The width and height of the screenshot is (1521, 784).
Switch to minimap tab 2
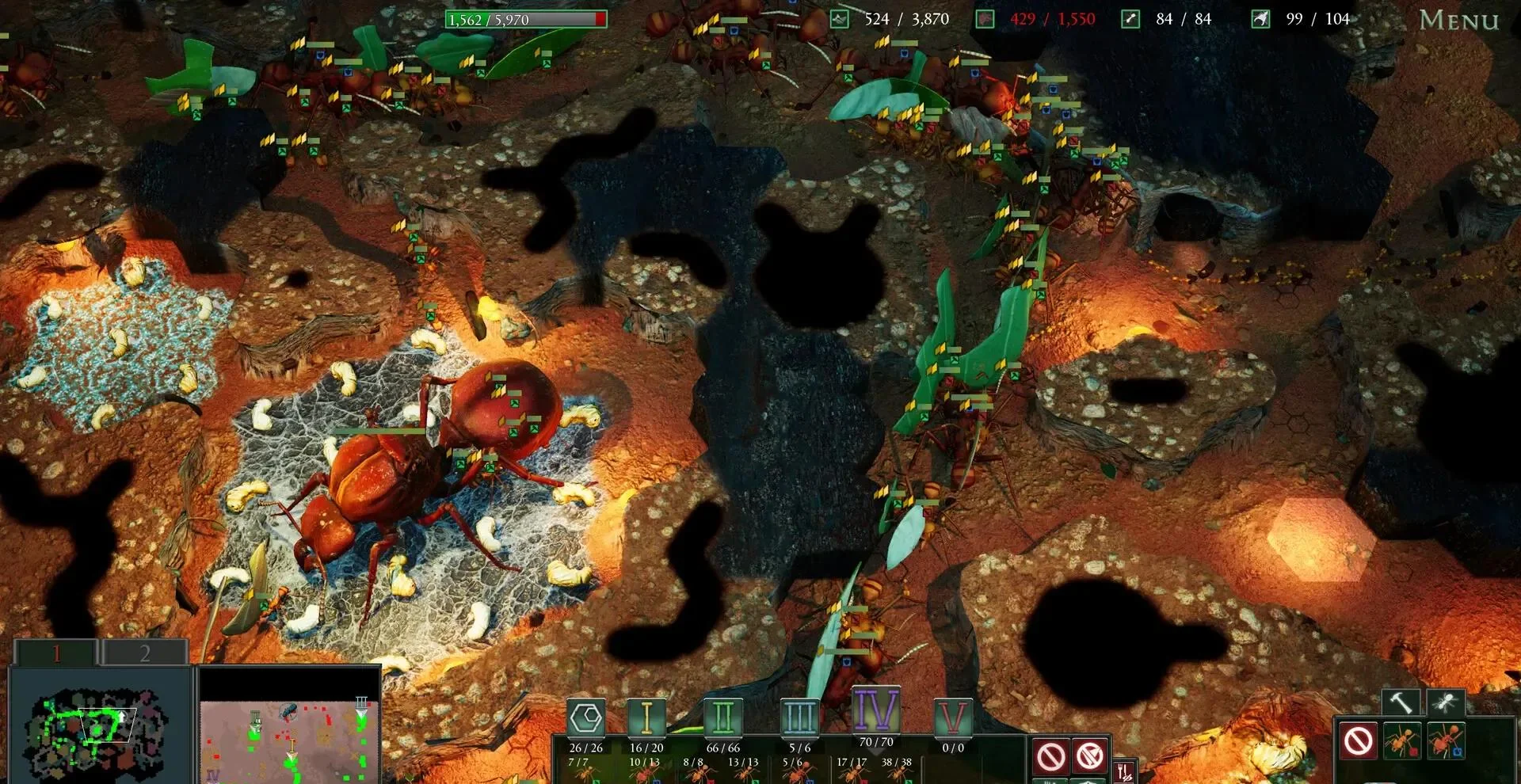coord(145,653)
